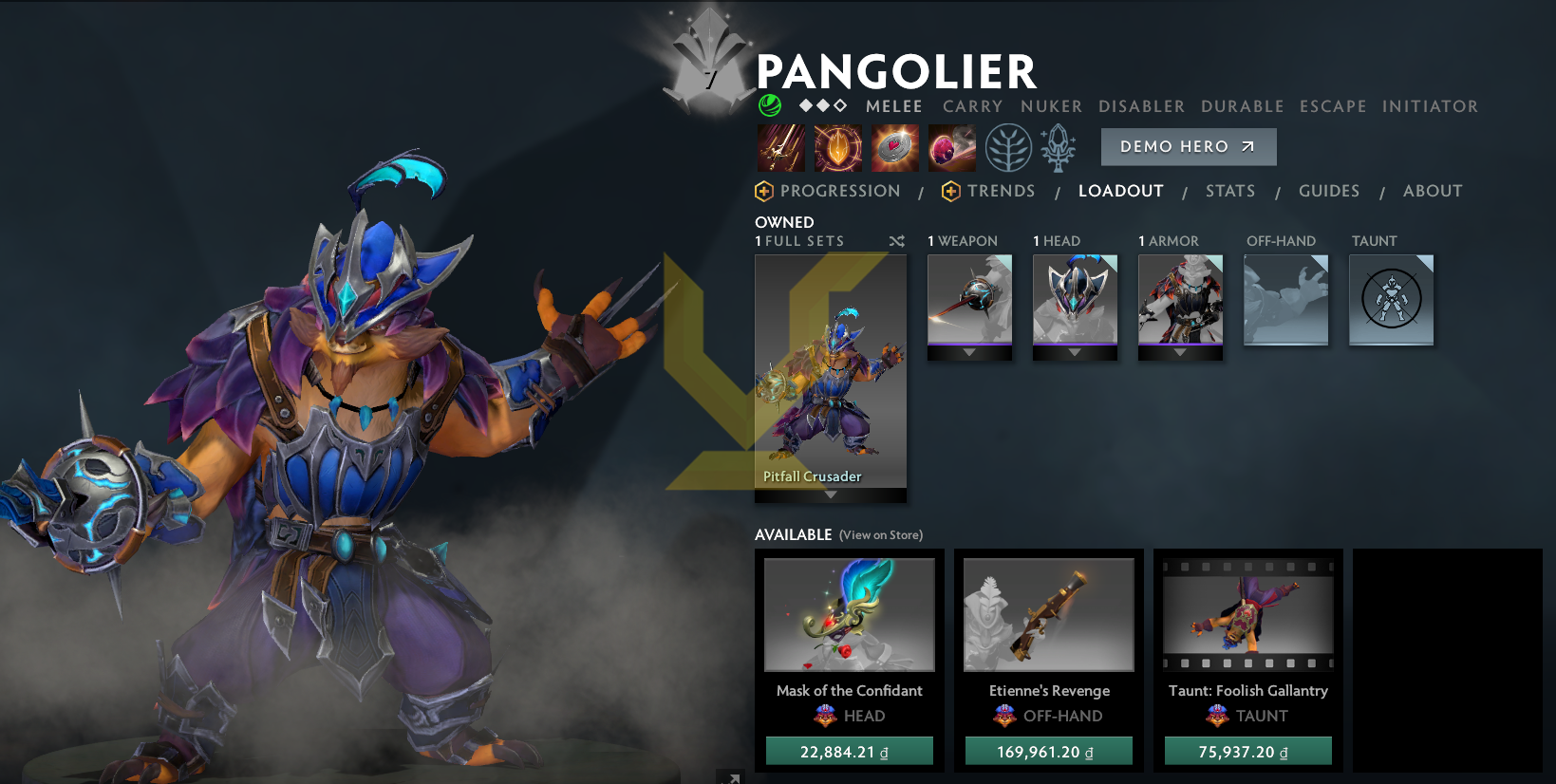The height and width of the screenshot is (784, 1556).
Task: Go to the Guides tab
Action: tap(1328, 191)
